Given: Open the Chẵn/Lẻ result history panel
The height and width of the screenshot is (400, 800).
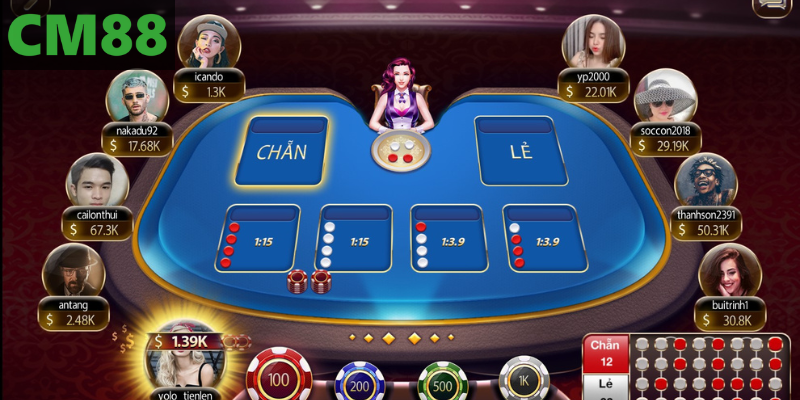Looking at the screenshot, I should click(690, 367).
